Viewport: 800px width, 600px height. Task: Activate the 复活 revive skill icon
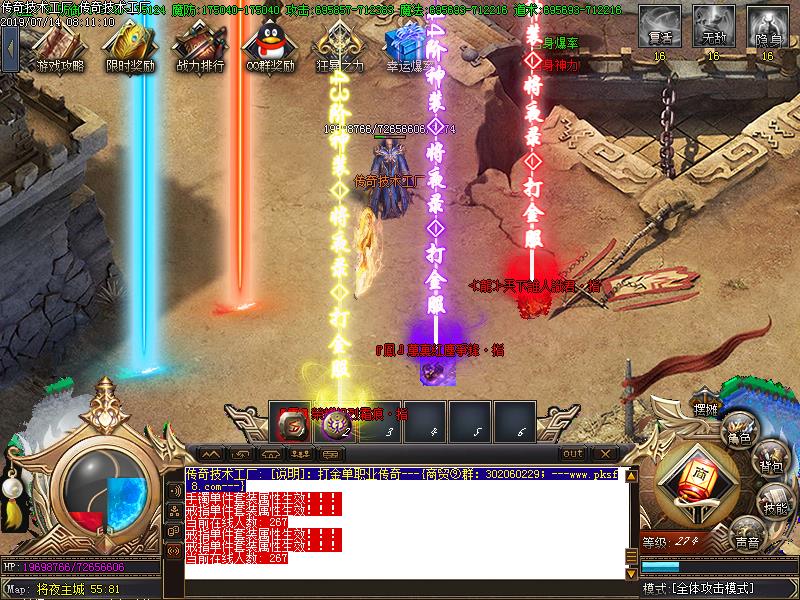tap(659, 27)
